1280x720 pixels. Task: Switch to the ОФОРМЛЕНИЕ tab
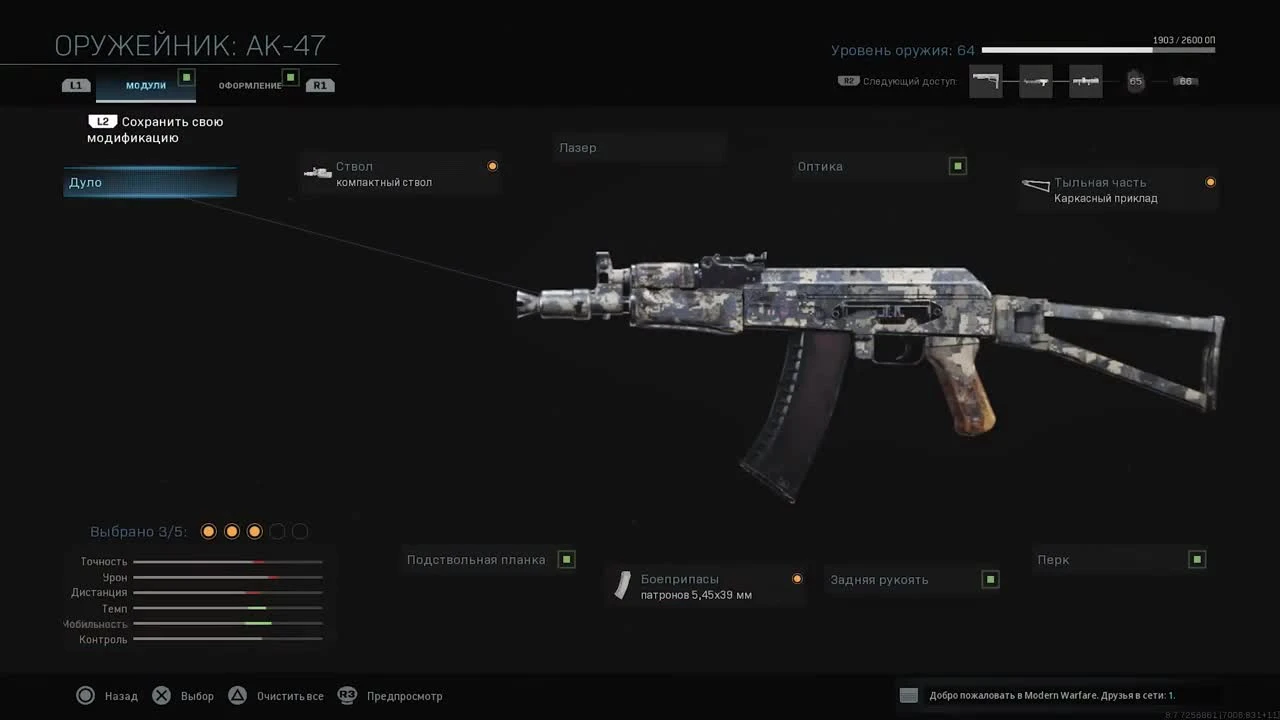[x=249, y=85]
